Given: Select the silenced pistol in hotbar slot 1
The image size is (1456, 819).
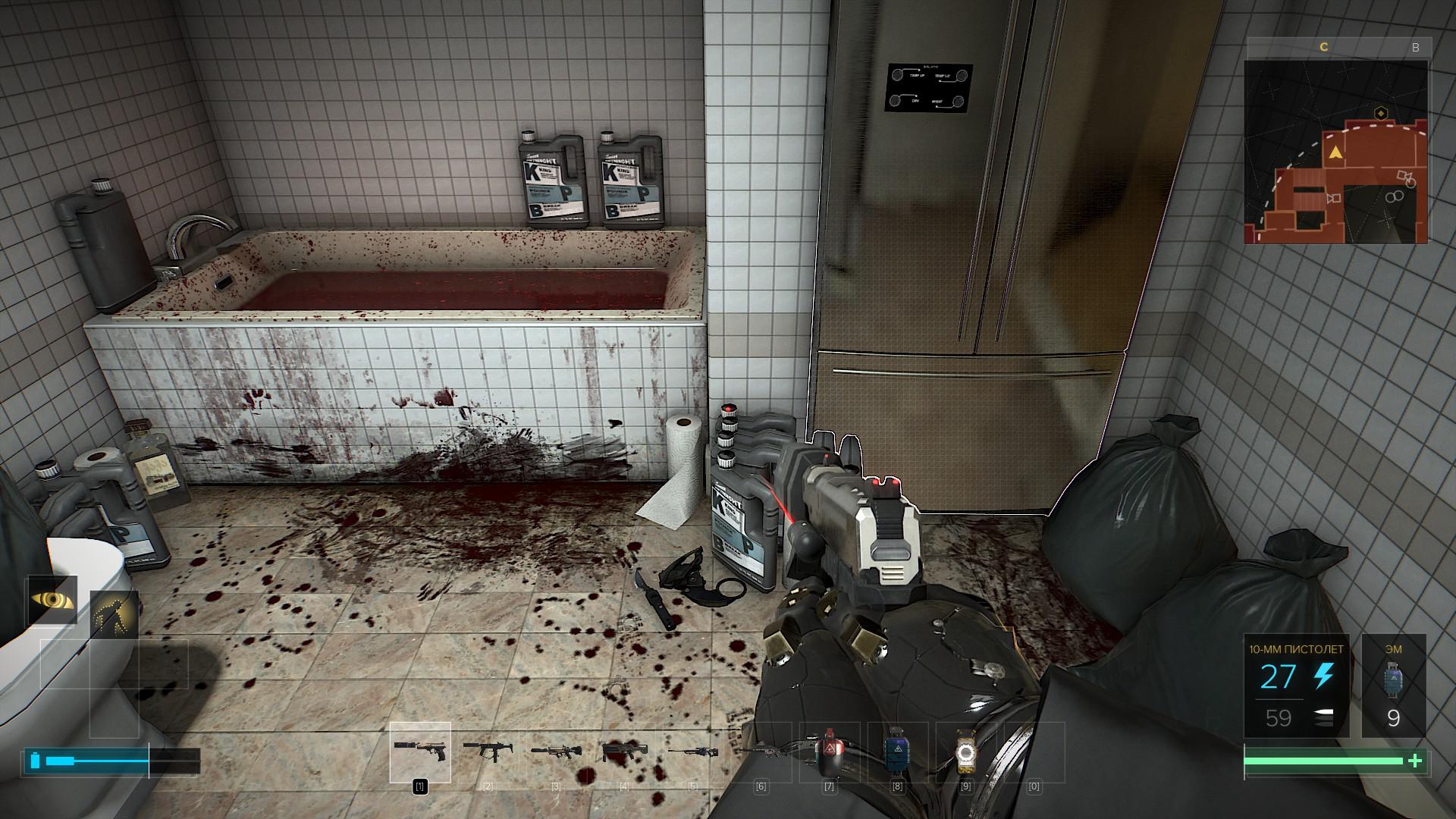Looking at the screenshot, I should pyautogui.click(x=419, y=752).
